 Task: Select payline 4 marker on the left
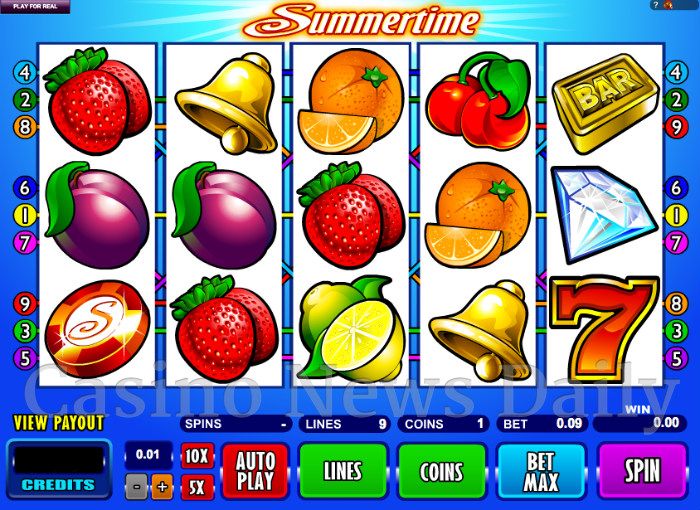[24, 72]
